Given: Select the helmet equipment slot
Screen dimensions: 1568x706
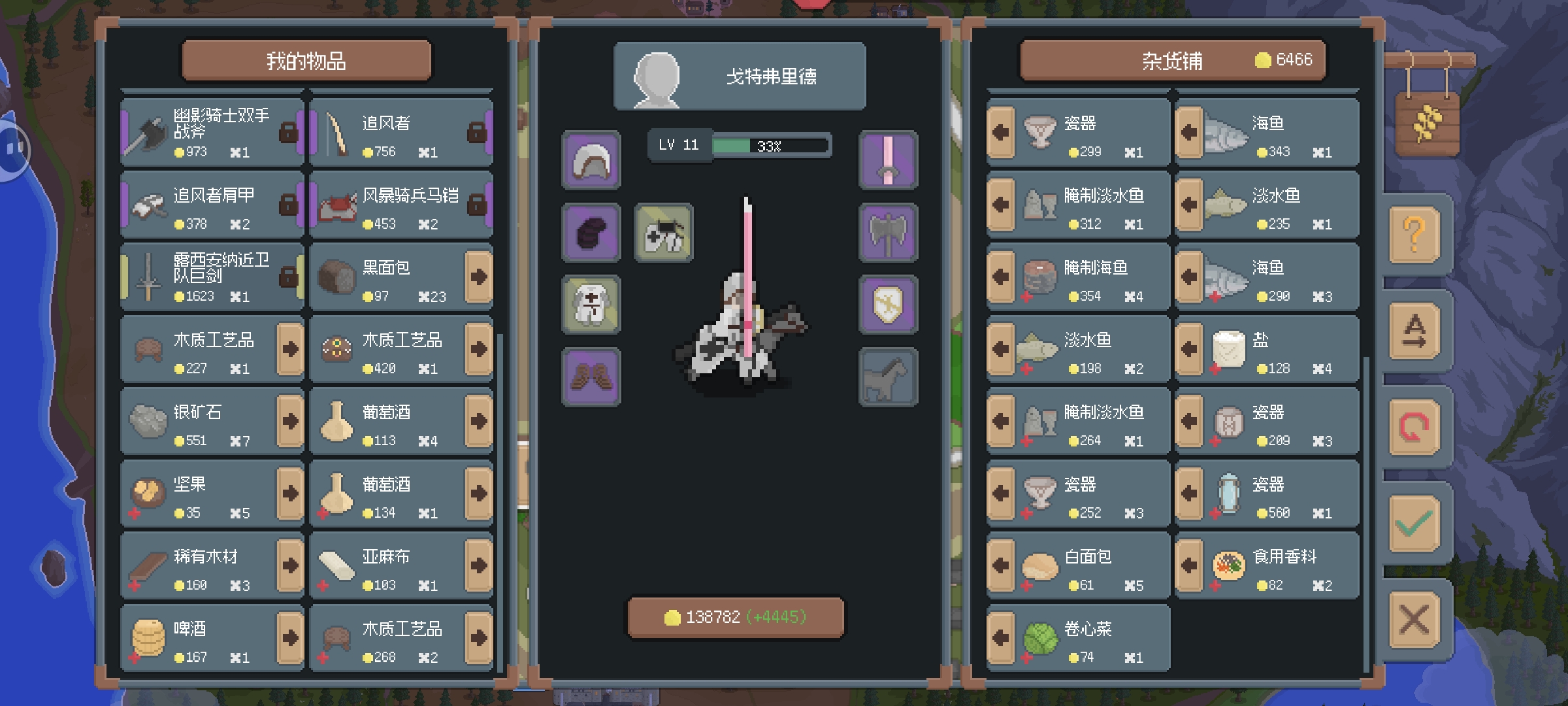Looking at the screenshot, I should click(x=591, y=161).
